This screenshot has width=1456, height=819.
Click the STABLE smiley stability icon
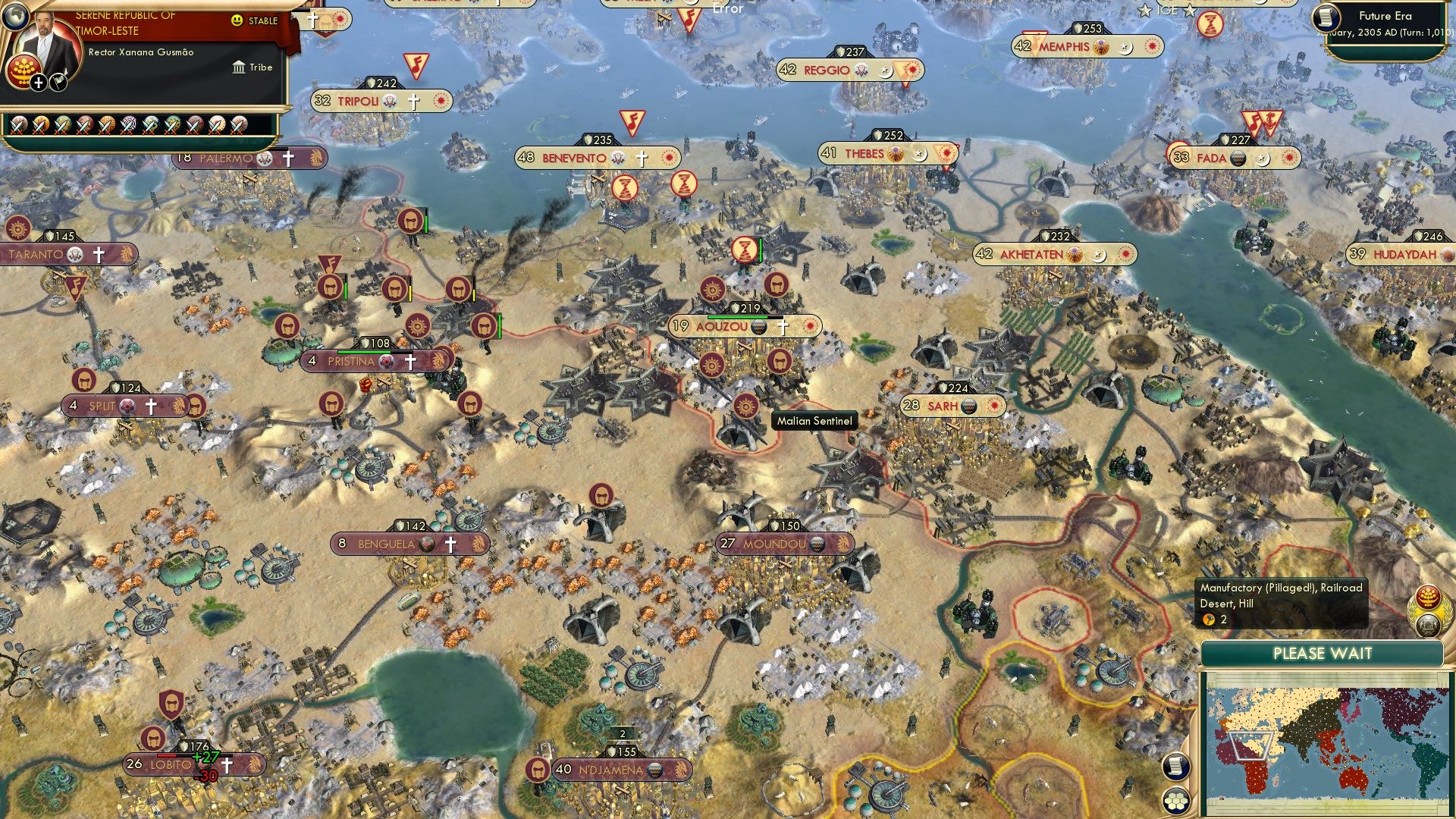coord(237,21)
